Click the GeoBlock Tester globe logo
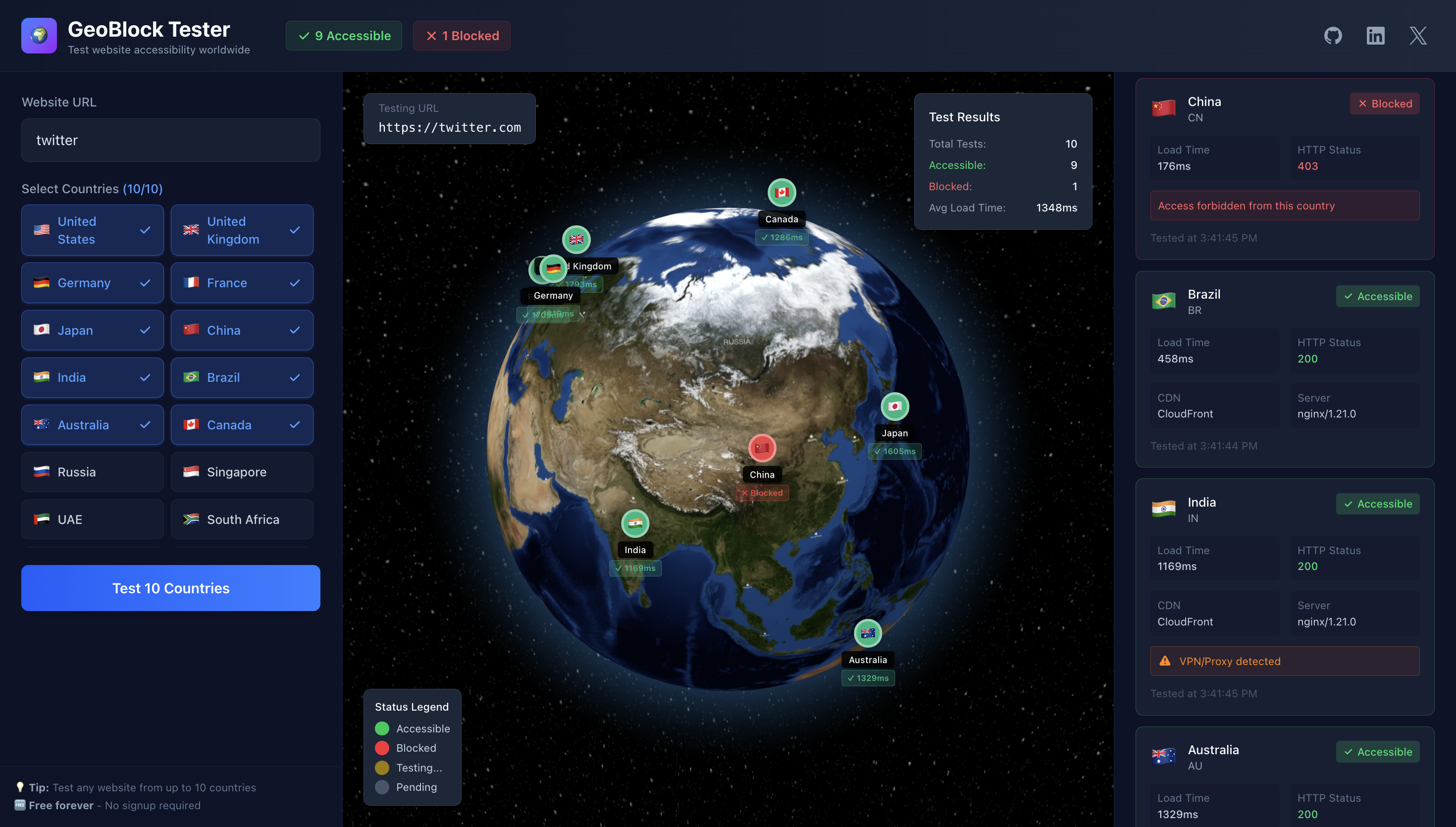 [39, 35]
